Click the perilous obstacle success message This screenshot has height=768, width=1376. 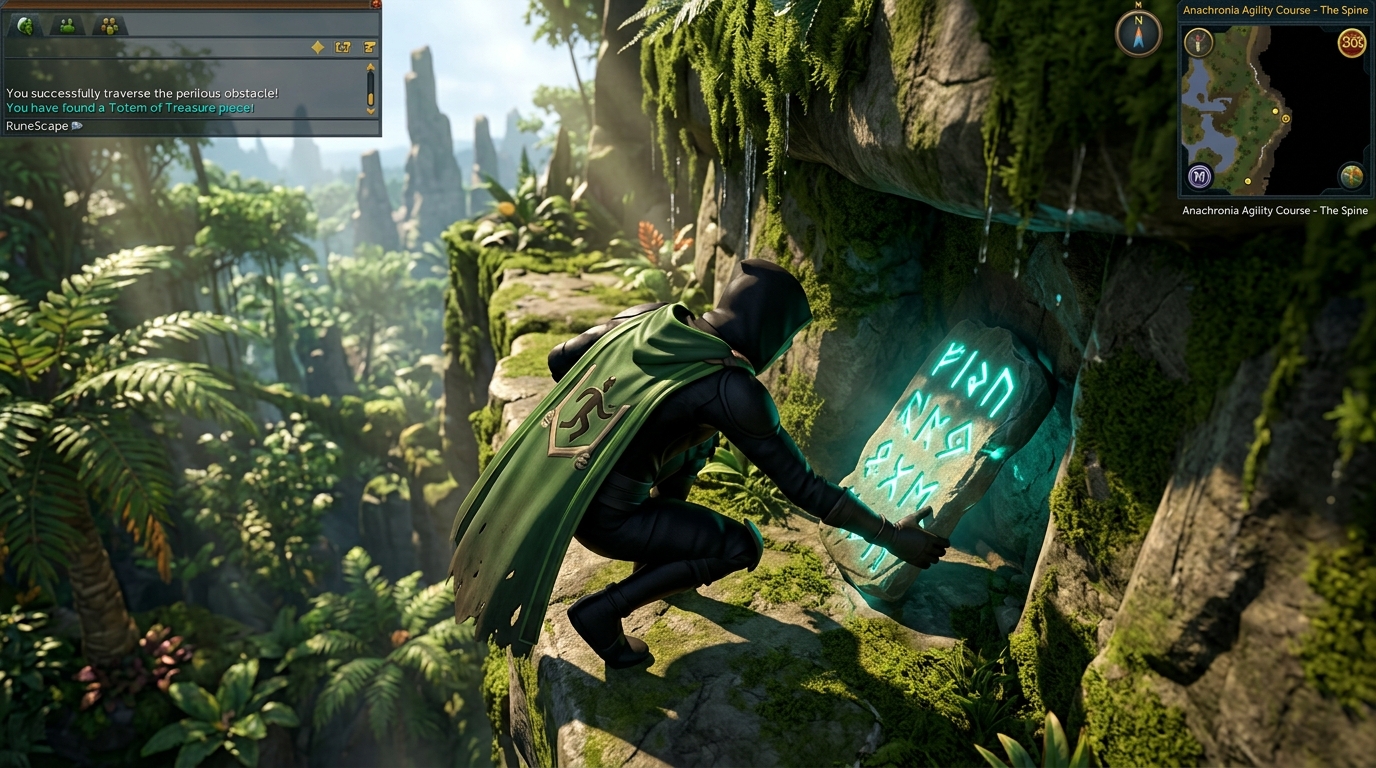142,93
